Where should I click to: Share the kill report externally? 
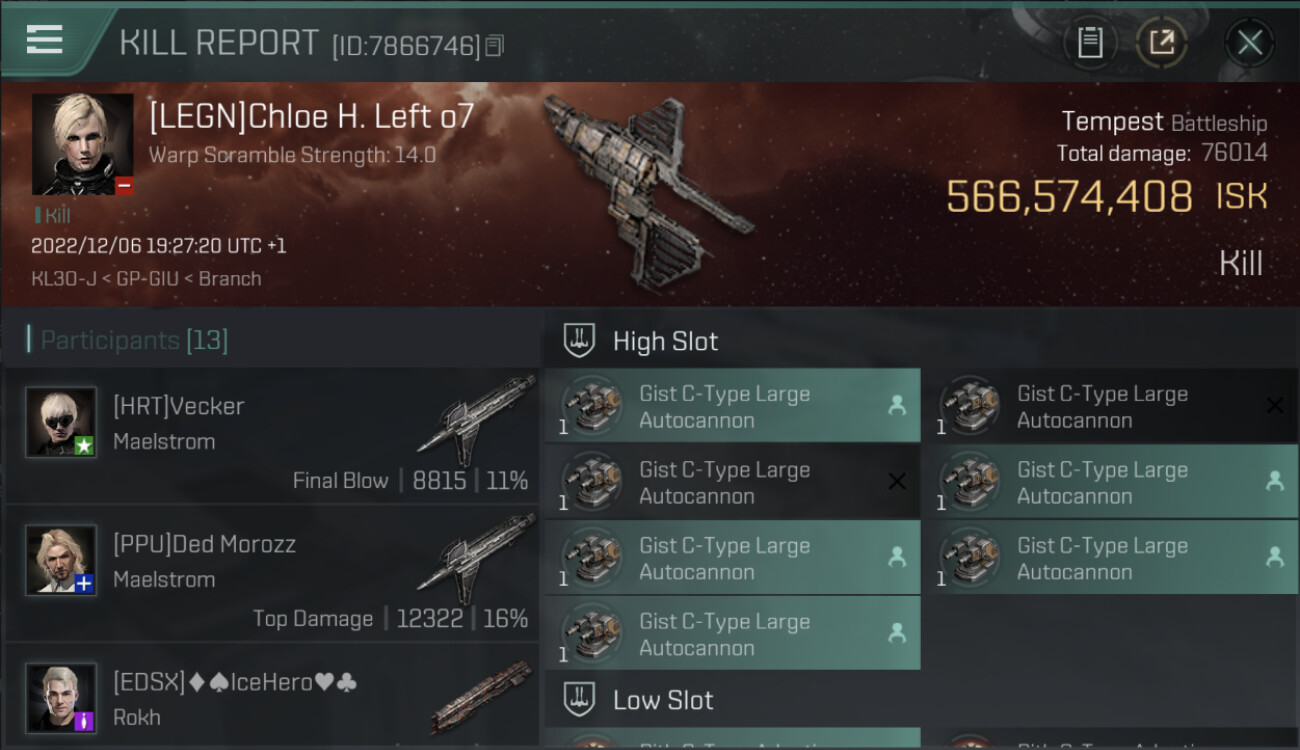[1161, 42]
